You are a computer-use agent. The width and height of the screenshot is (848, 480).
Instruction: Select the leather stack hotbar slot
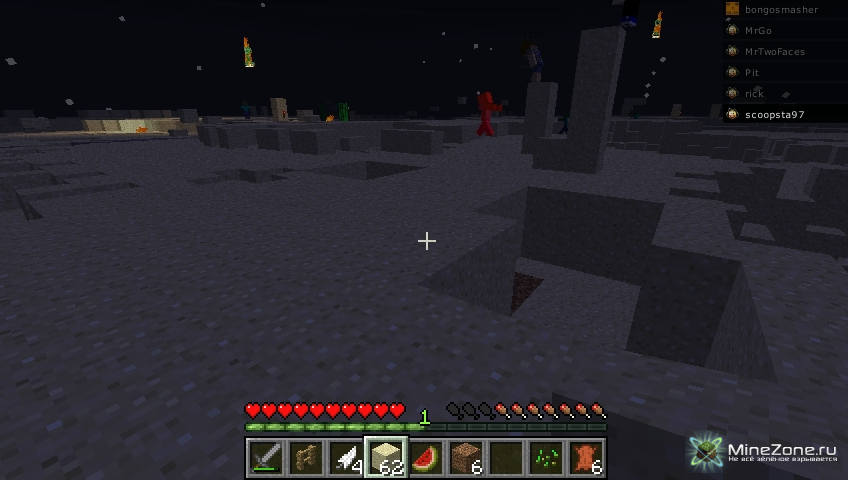(x=586, y=458)
